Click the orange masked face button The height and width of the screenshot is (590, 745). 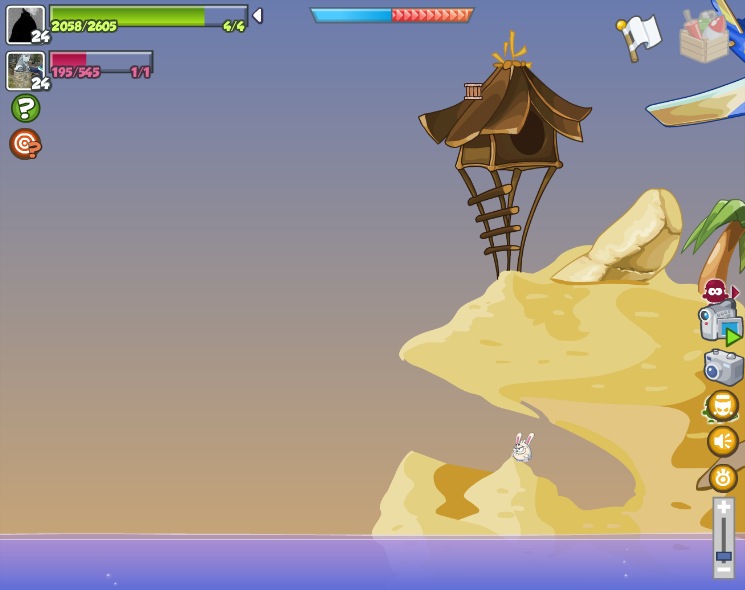pos(722,406)
